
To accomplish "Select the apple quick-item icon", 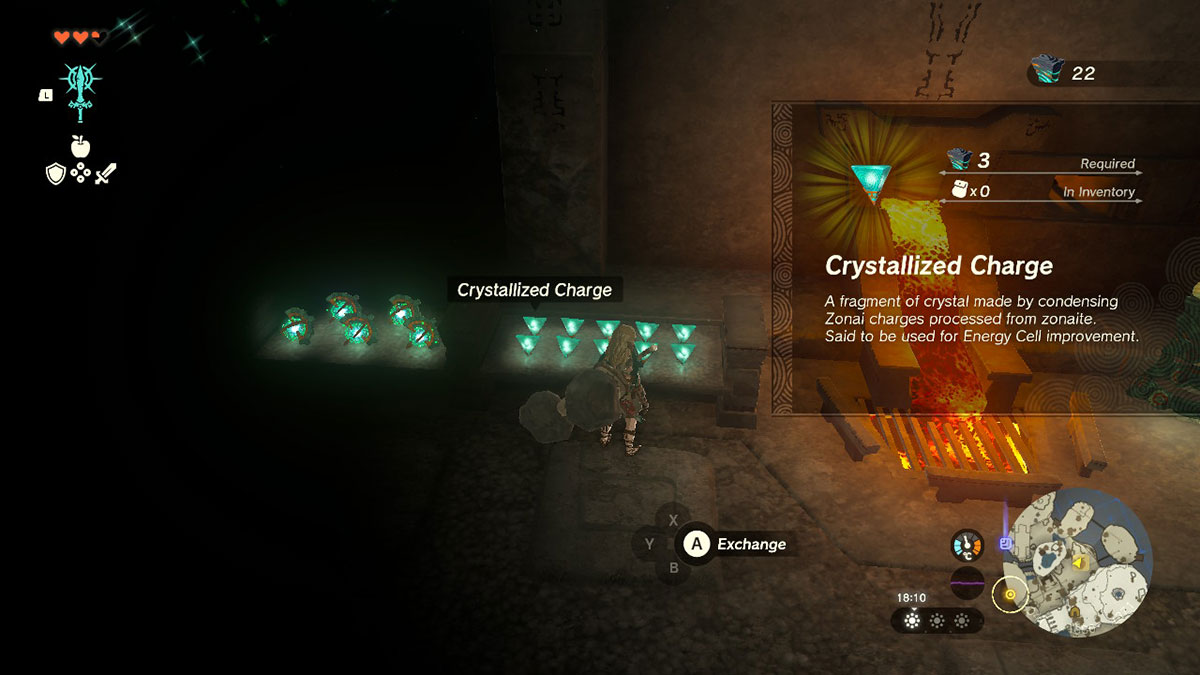I will 81,147.
